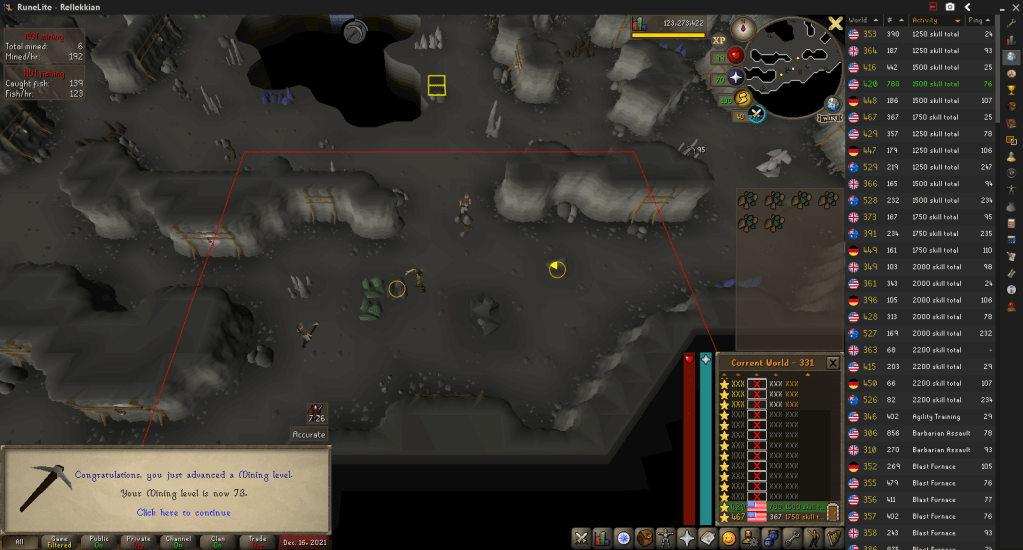Choose the Clan chat tab
The width and height of the screenshot is (1023, 550).
[x=179, y=541]
